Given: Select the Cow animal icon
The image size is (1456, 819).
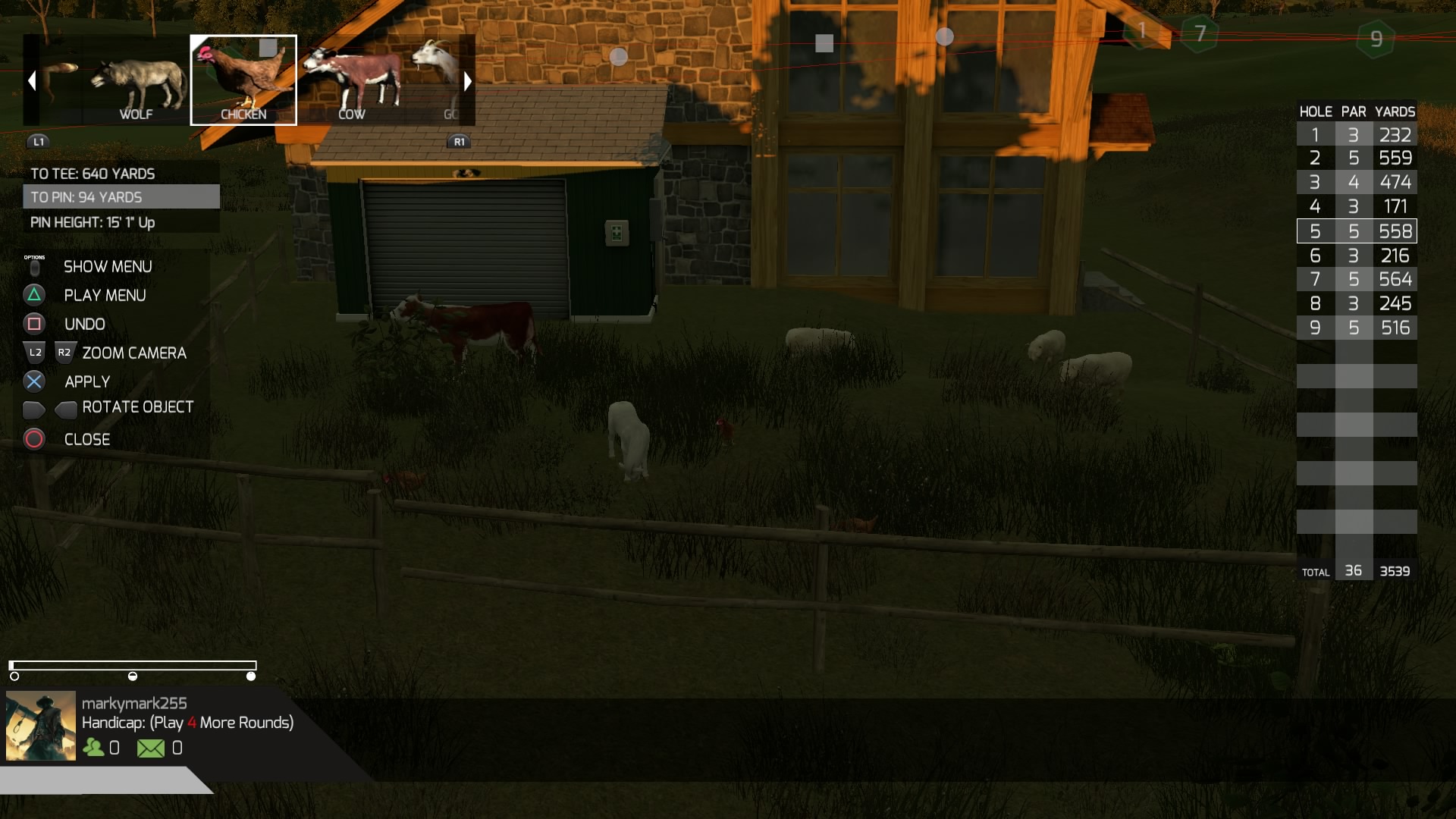Looking at the screenshot, I should (x=353, y=80).
